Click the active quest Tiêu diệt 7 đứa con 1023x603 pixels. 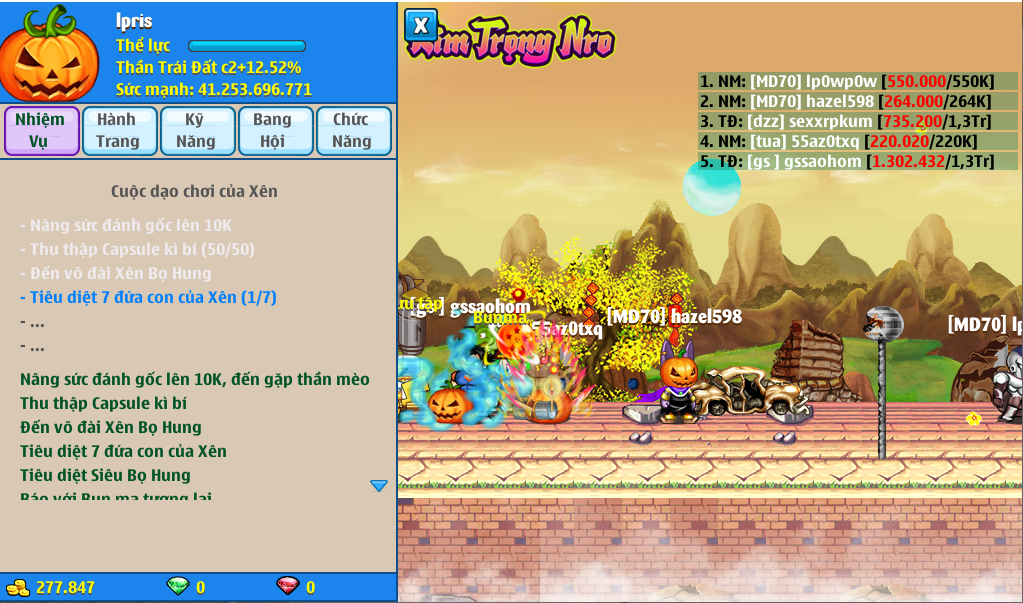[148, 297]
